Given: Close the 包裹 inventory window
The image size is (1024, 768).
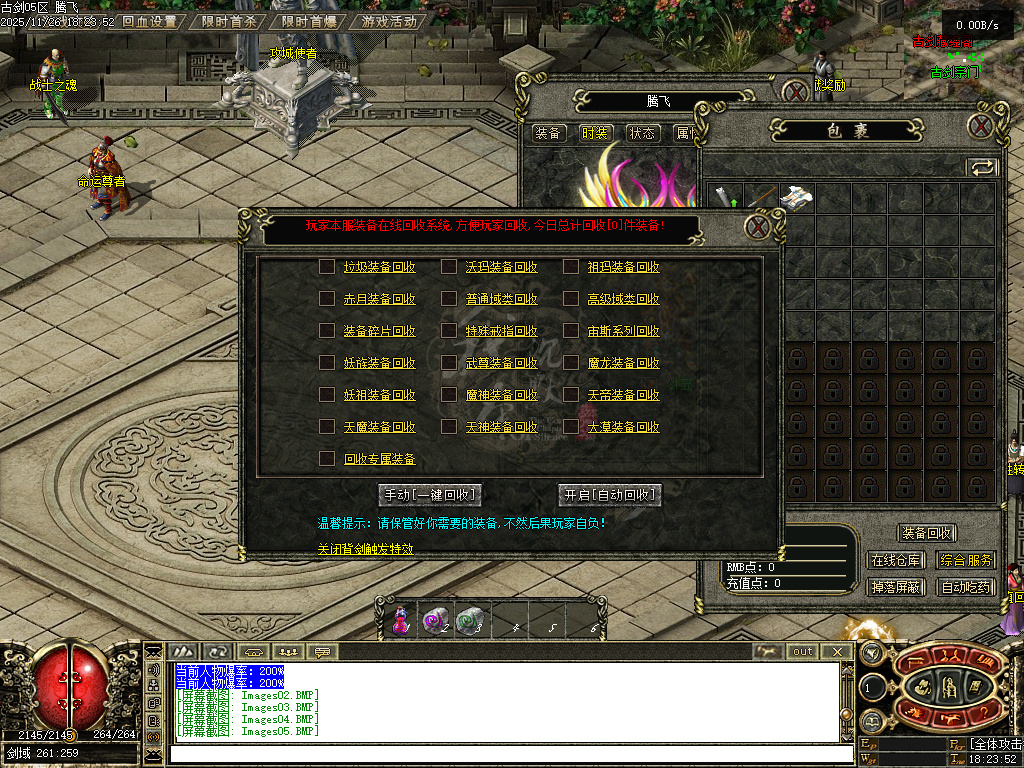Looking at the screenshot, I should tap(981, 126).
